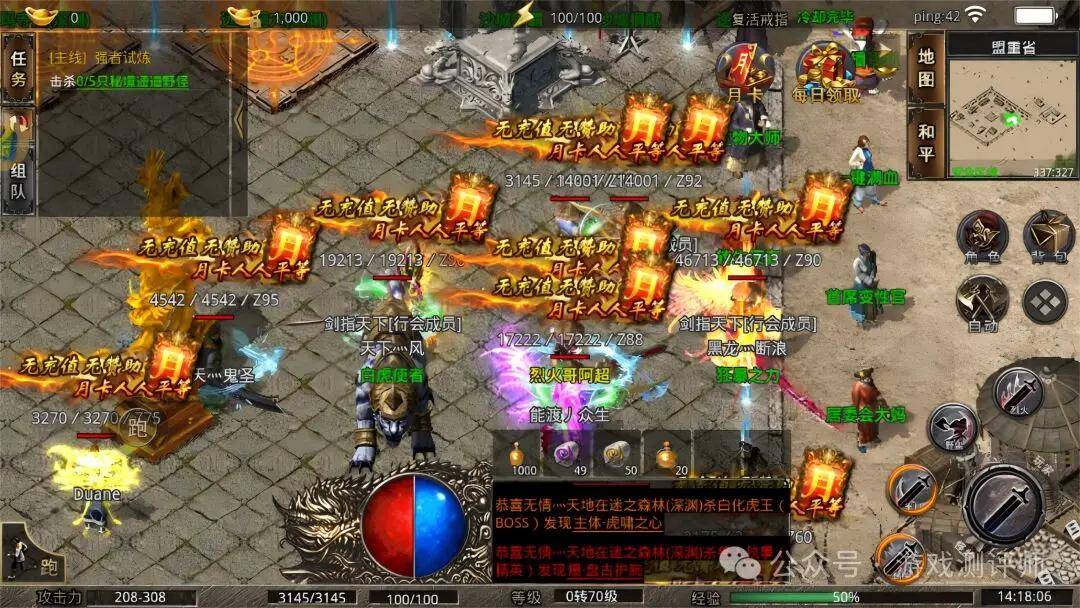This screenshot has height=608, width=1080.
Task: Toggle the 和平 peace attack mode
Action: [926, 143]
